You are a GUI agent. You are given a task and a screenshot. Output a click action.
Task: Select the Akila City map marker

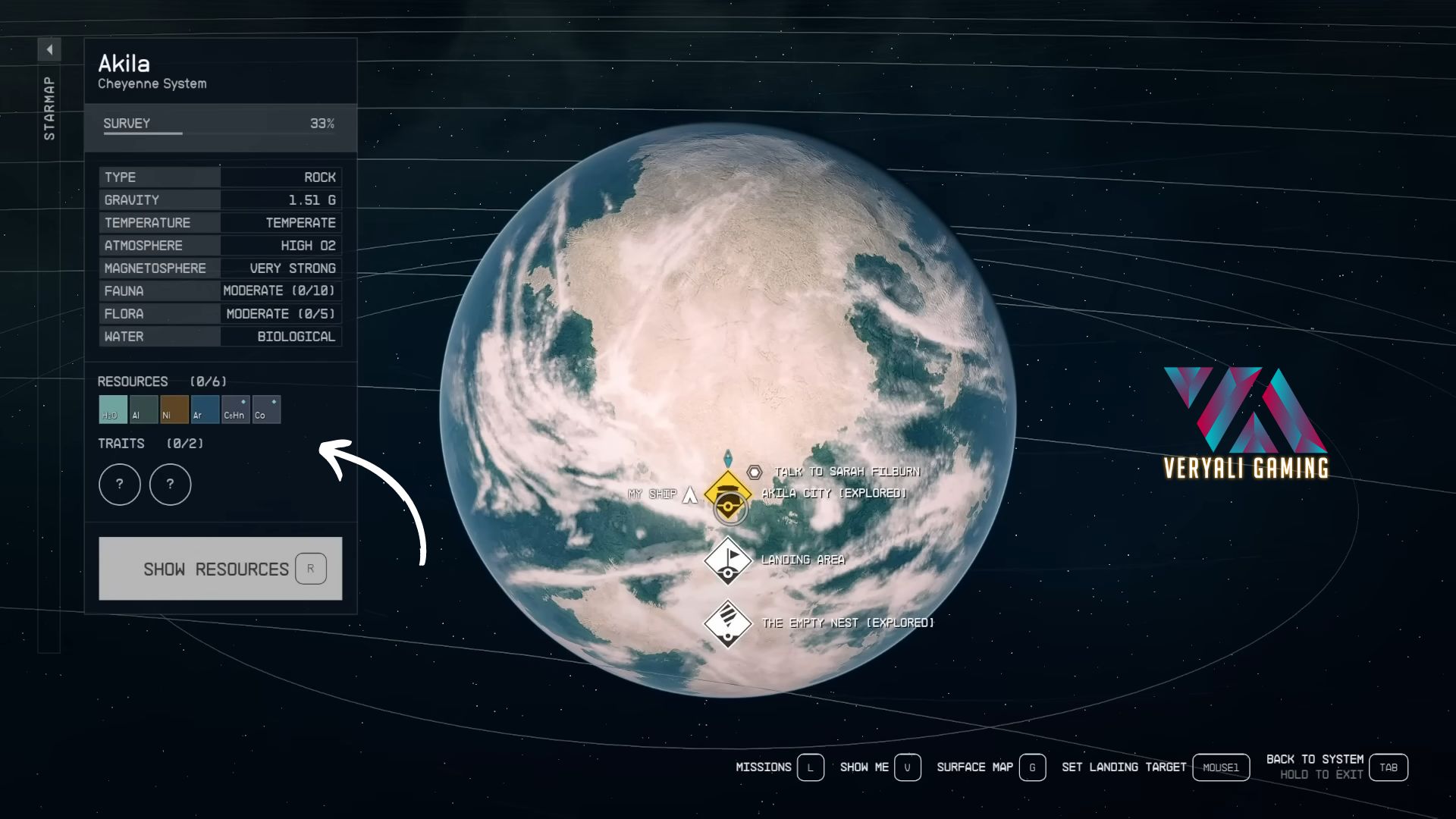click(x=727, y=494)
